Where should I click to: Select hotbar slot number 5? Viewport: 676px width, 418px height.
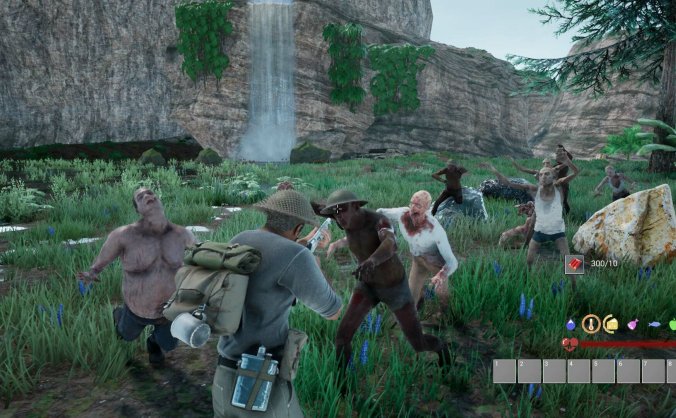(604, 371)
